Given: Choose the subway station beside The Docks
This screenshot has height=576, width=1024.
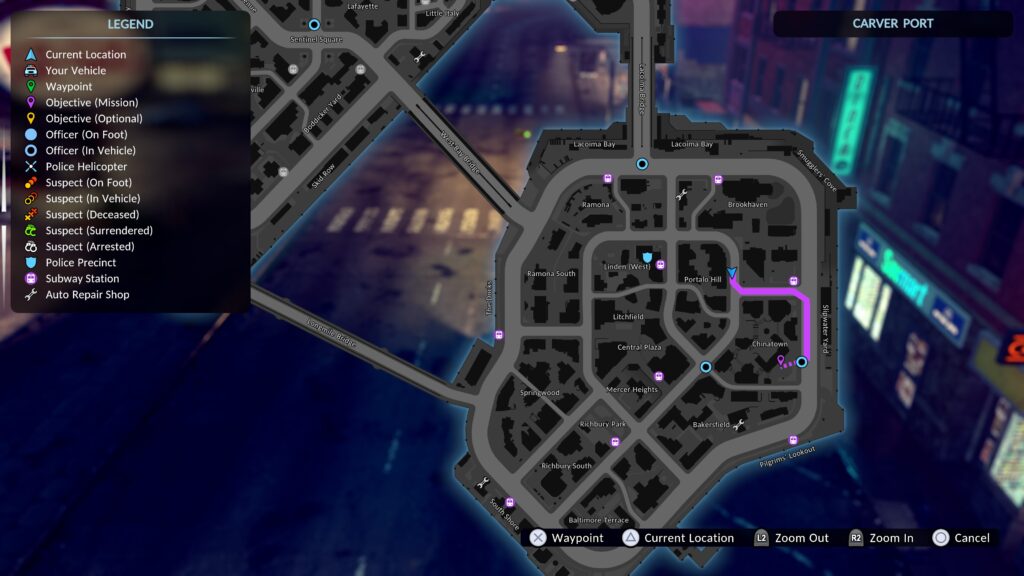Looking at the screenshot, I should 499,335.
